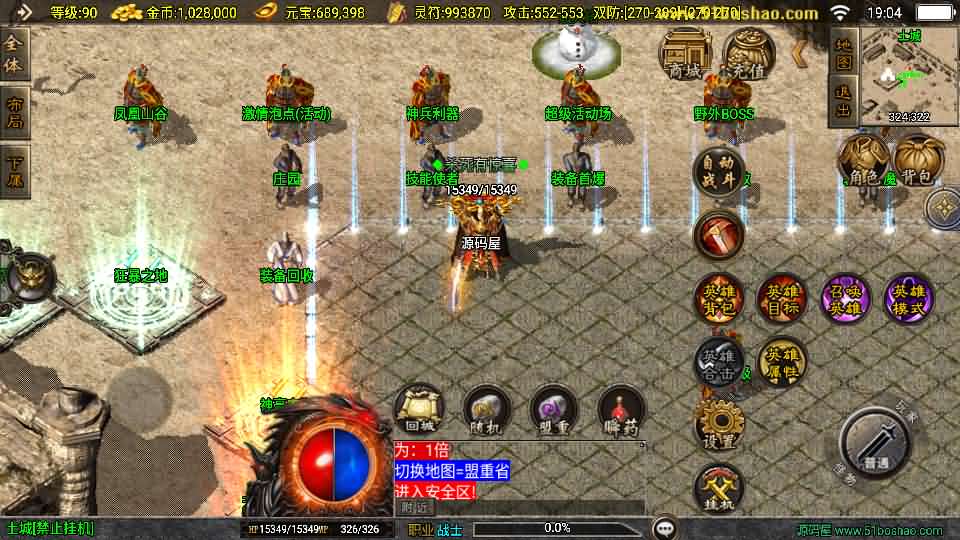Open the 设置 settings gear
Image resolution: width=960 pixels, height=540 pixels.
(x=719, y=425)
